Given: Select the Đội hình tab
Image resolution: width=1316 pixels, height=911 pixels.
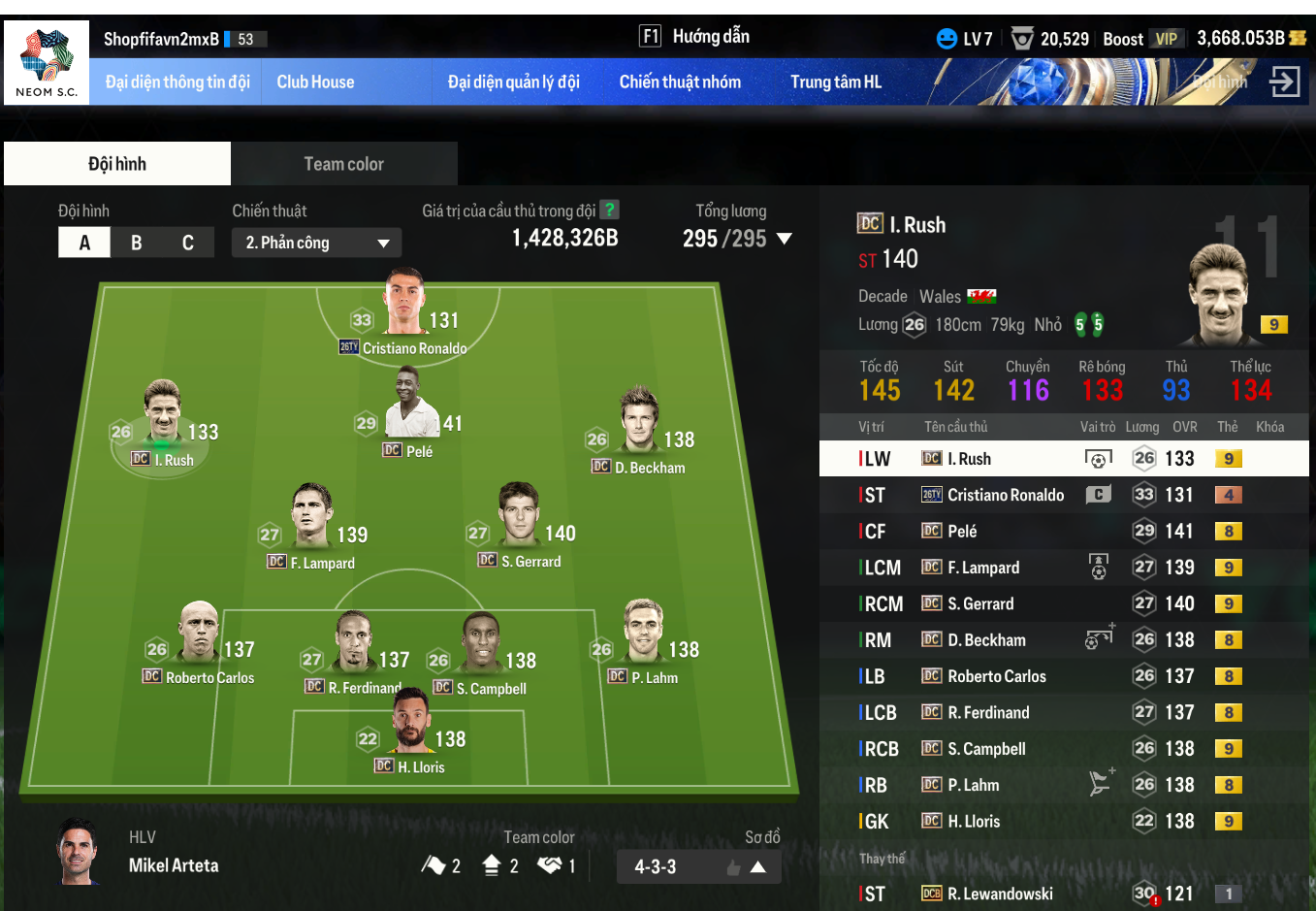Looking at the screenshot, I should coord(117,164).
